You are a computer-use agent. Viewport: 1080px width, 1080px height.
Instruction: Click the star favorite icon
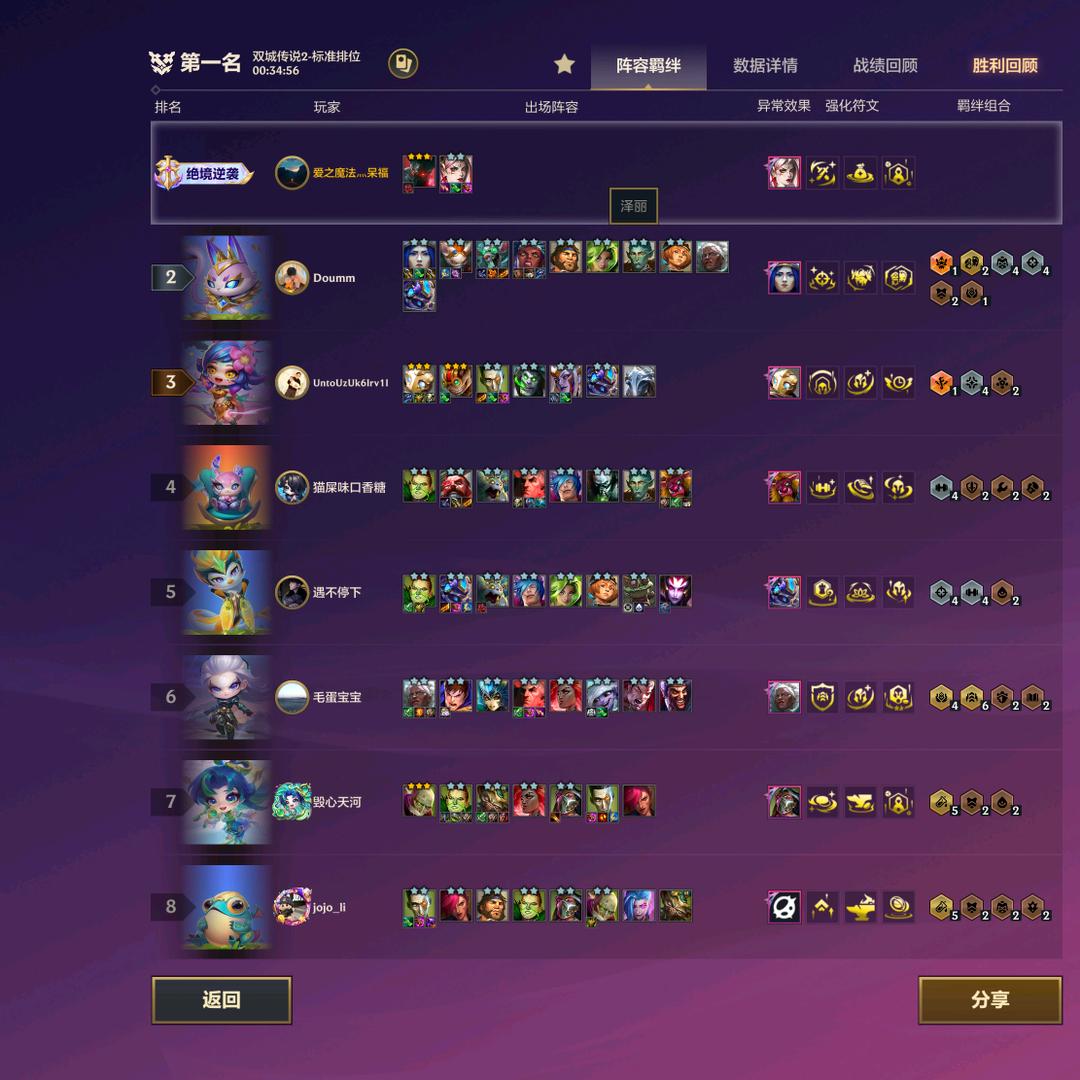pos(565,65)
